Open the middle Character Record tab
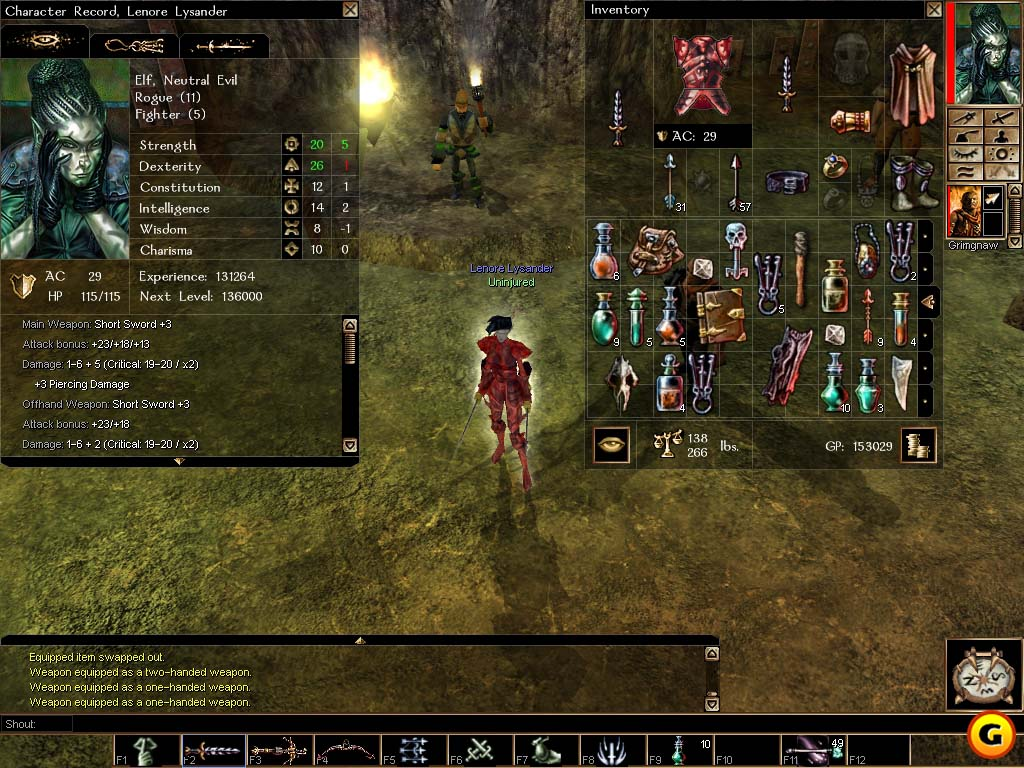This screenshot has width=1024, height=768. 135,46
